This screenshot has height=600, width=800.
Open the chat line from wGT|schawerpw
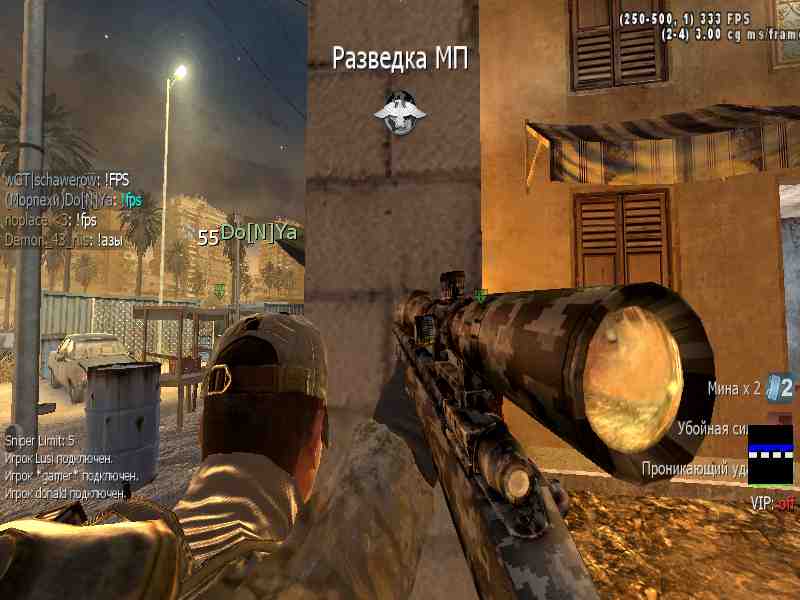point(67,180)
